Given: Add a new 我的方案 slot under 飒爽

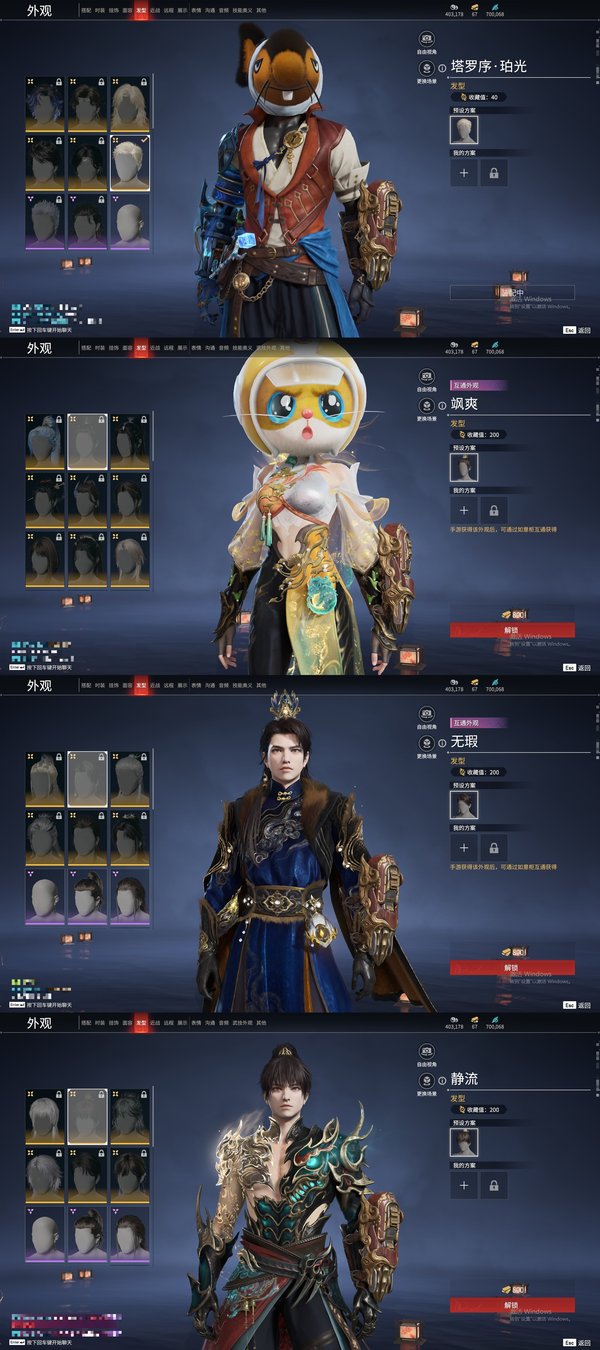Looking at the screenshot, I should 464,510.
